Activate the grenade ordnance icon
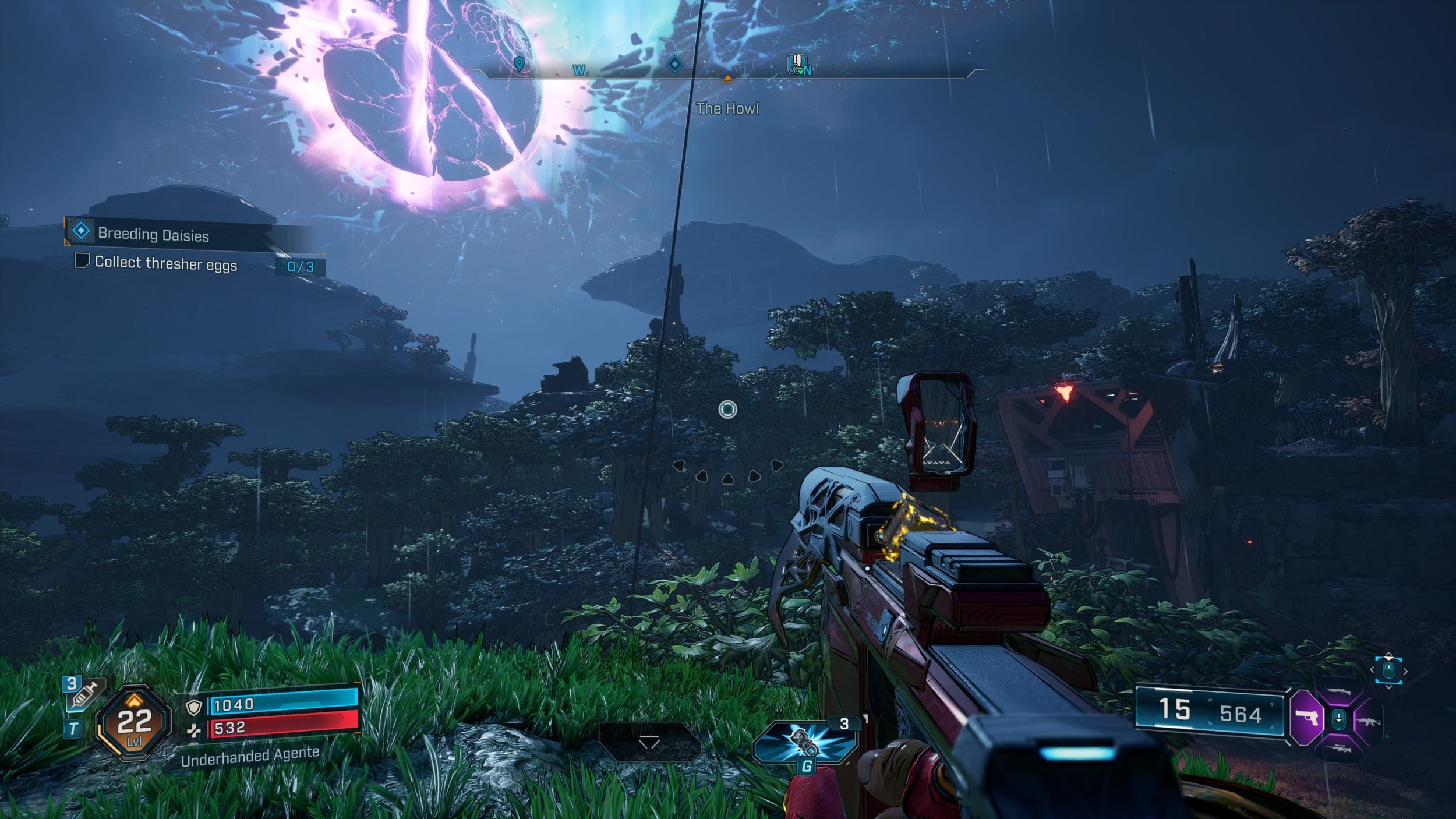This screenshot has height=819, width=1456. [805, 741]
